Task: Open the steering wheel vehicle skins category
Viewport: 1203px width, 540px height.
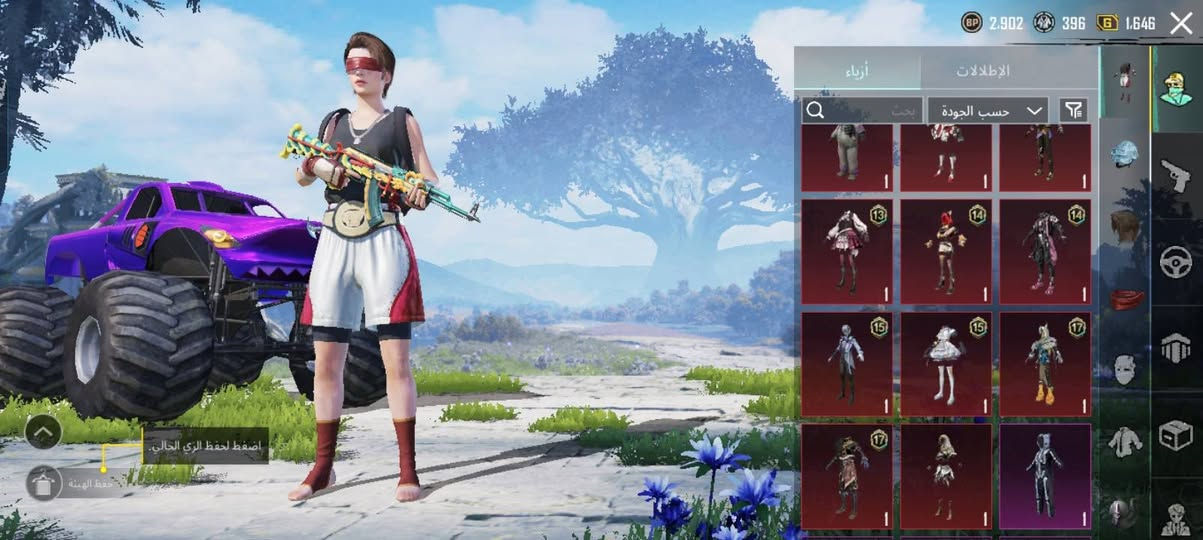Action: tap(1176, 262)
